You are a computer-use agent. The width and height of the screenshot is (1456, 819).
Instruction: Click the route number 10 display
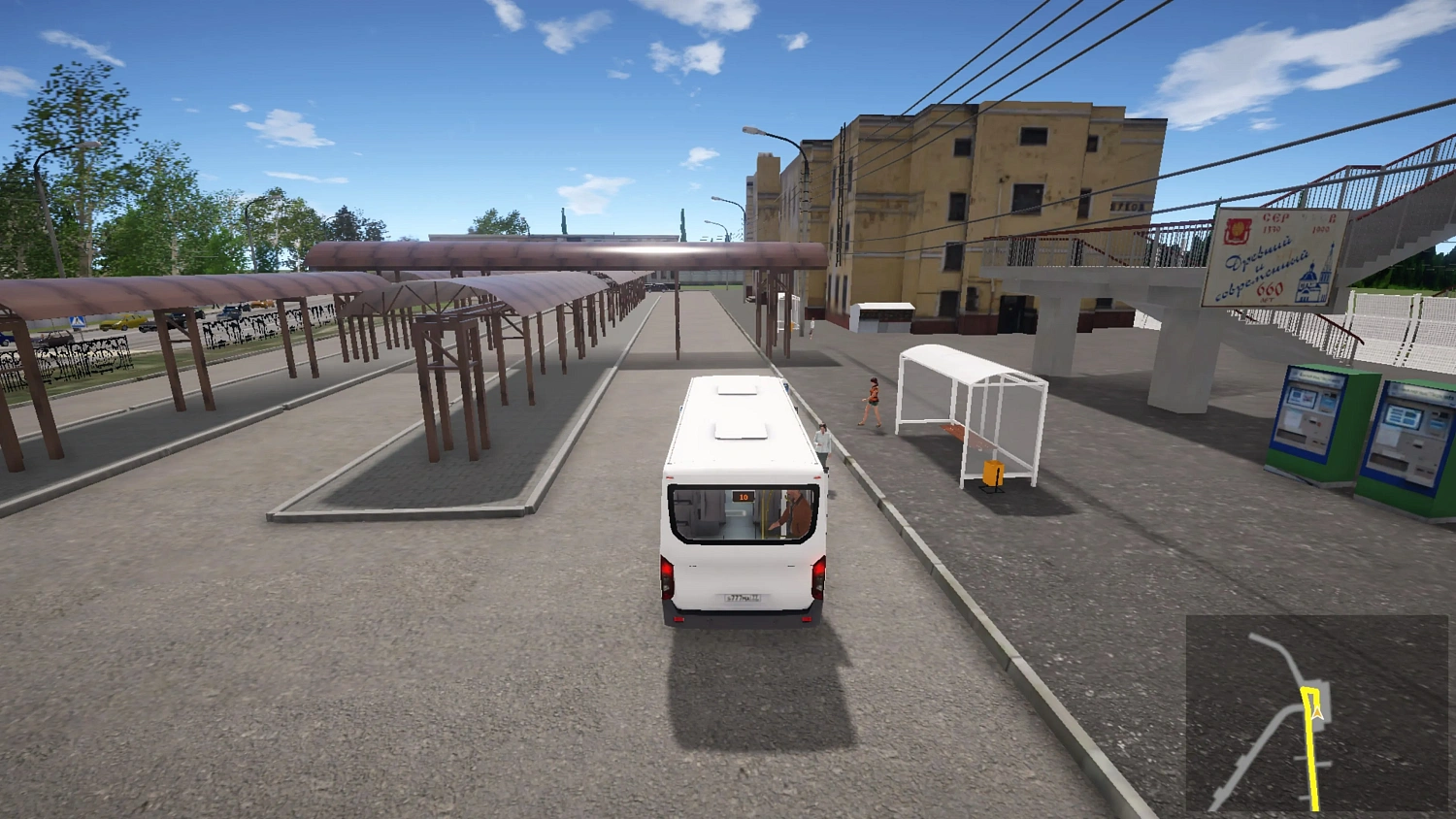point(744,496)
